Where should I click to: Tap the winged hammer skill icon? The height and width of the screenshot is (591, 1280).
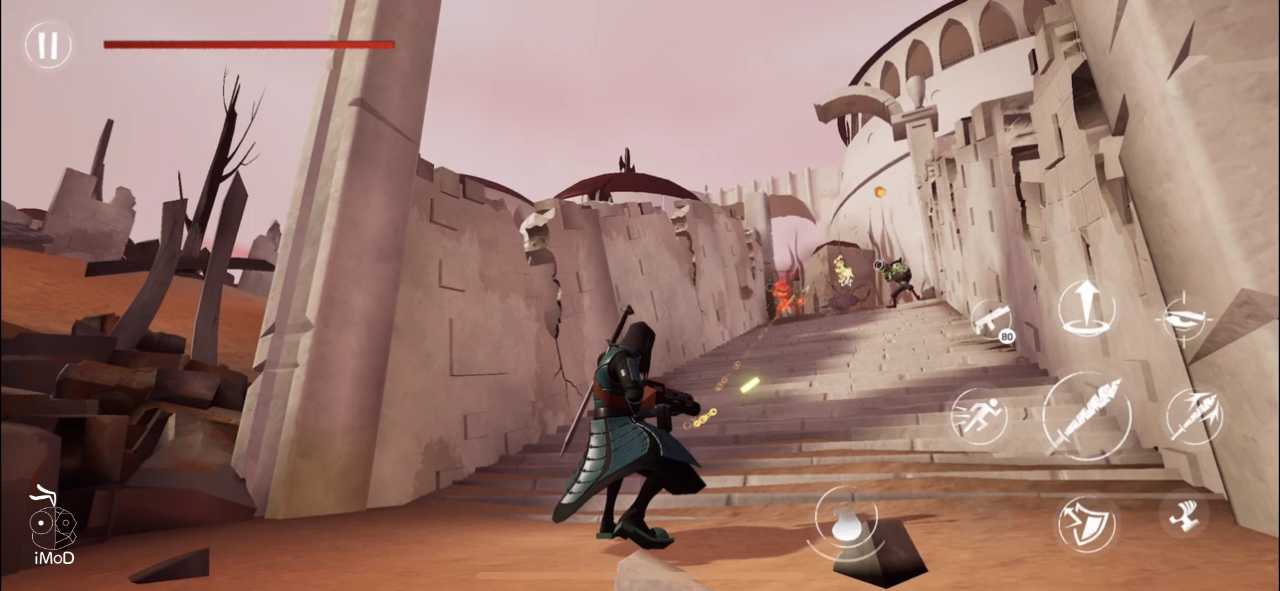click(x=1184, y=515)
